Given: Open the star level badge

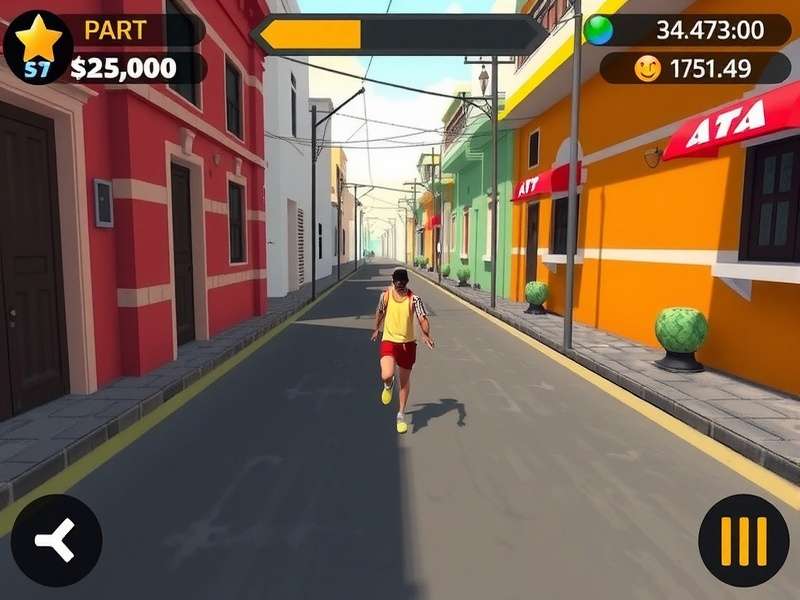Looking at the screenshot, I should pyautogui.click(x=38, y=47).
